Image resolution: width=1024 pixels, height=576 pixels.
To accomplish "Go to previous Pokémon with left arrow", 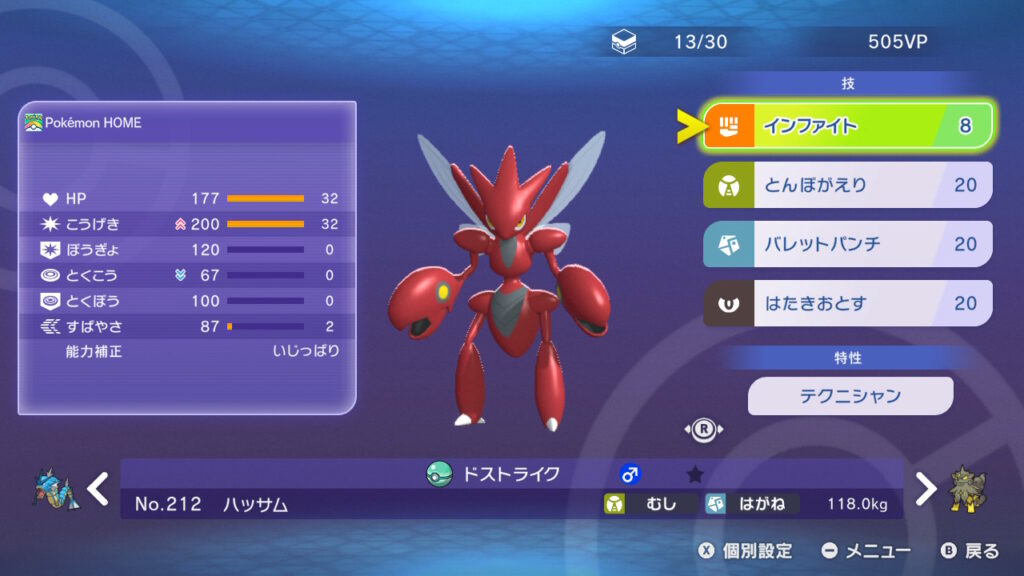I will 97,489.
